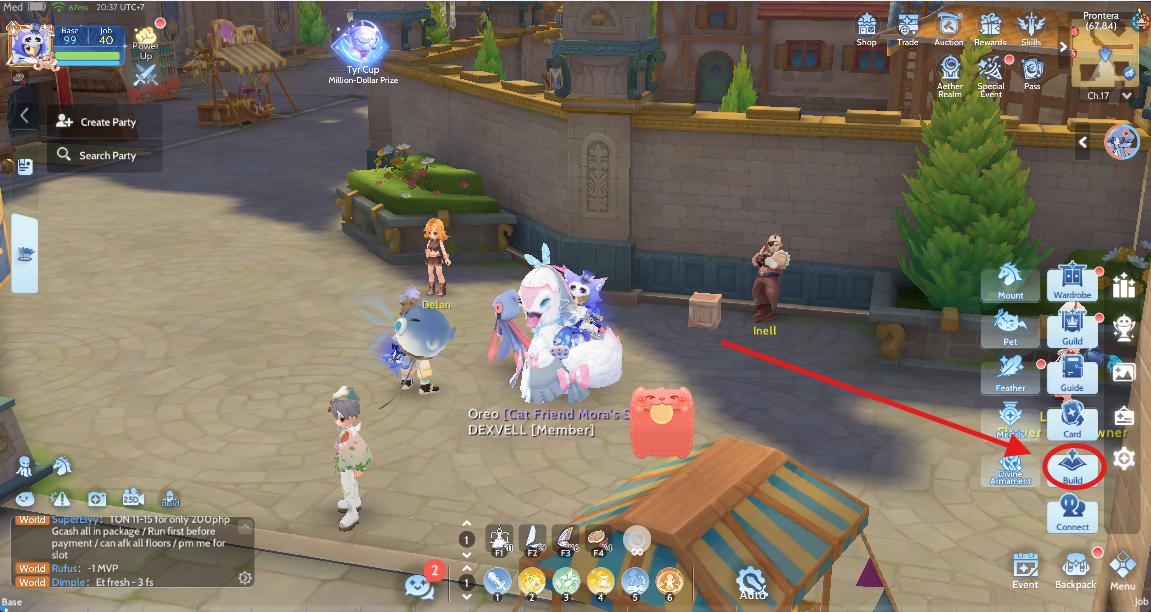Viewport: 1151px width, 612px height.
Task: Open the Aether Realm icon
Action: click(950, 71)
